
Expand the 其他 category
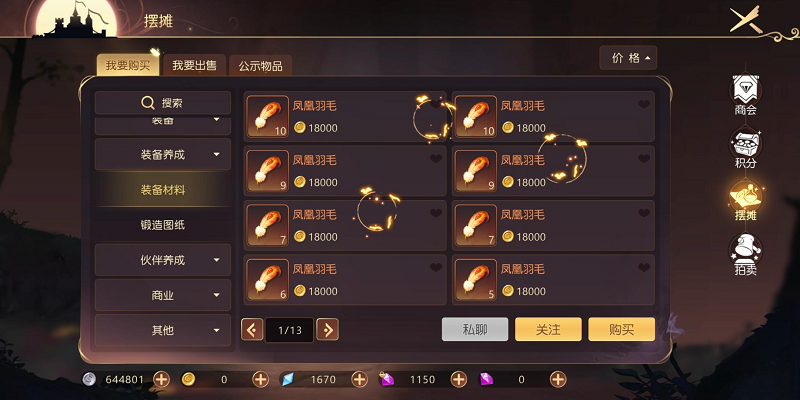pos(163,330)
